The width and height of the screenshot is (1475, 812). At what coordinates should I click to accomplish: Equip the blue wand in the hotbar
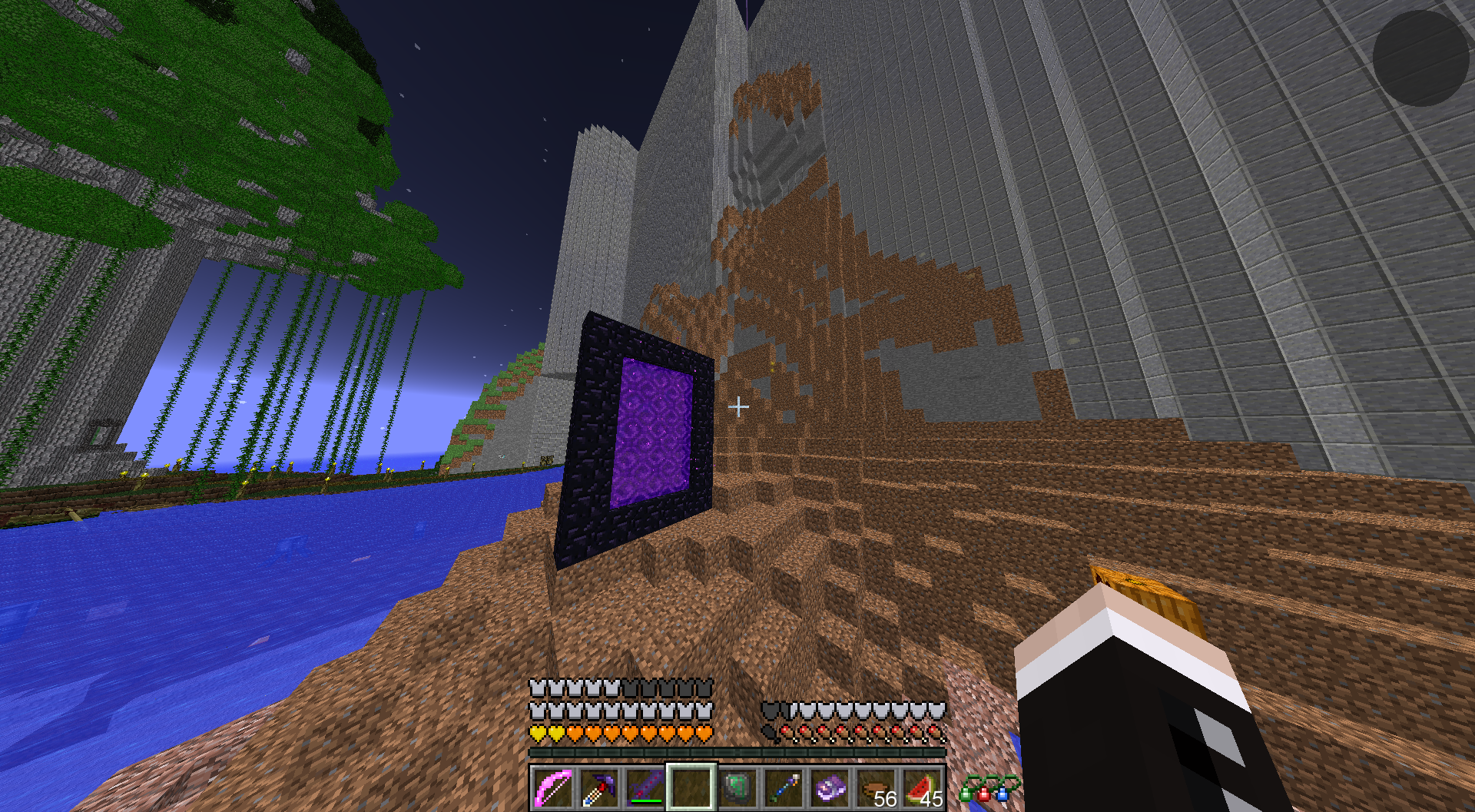click(x=784, y=788)
